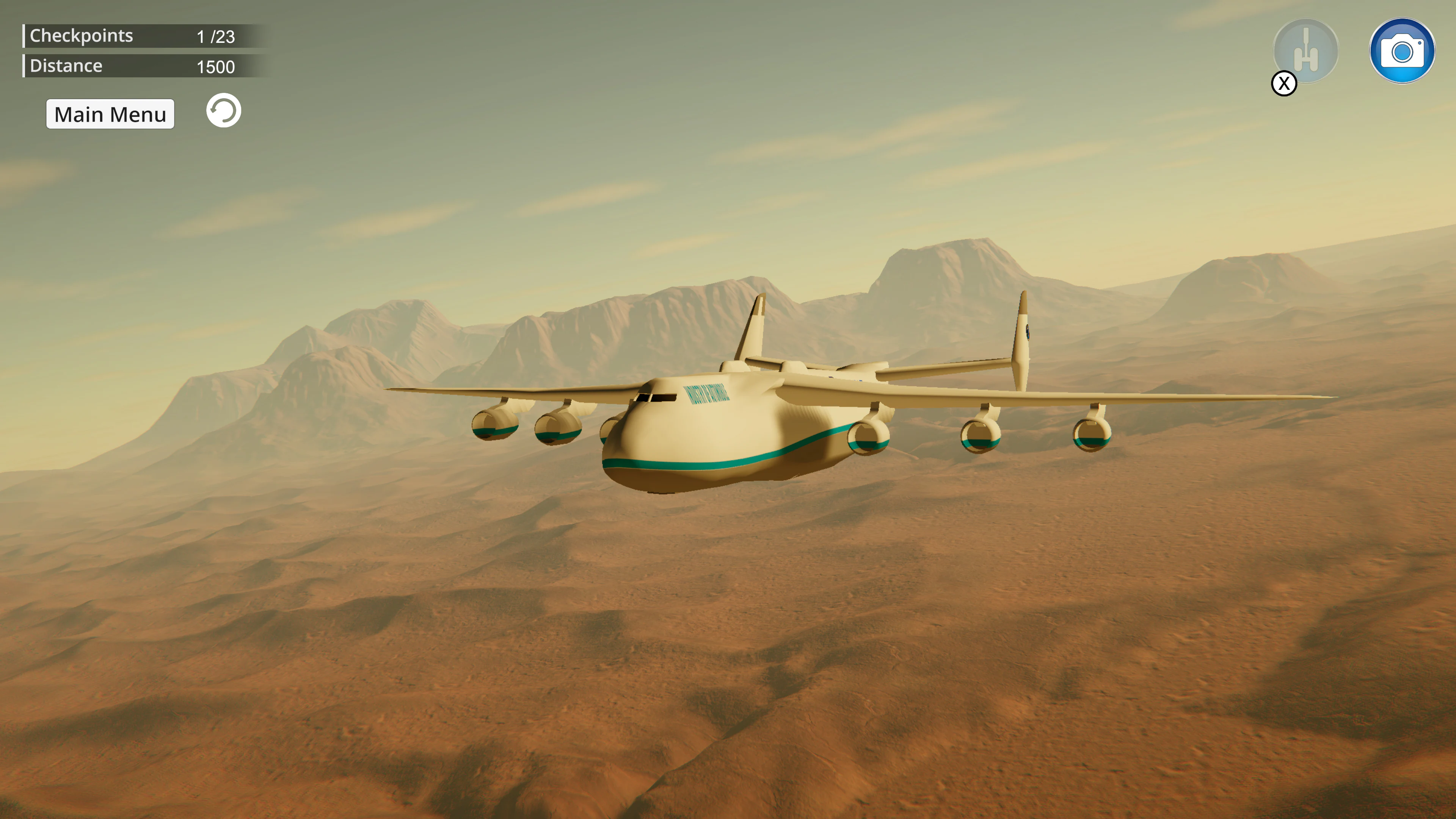
Task: Activate the blue camera capture button
Action: pos(1402,51)
